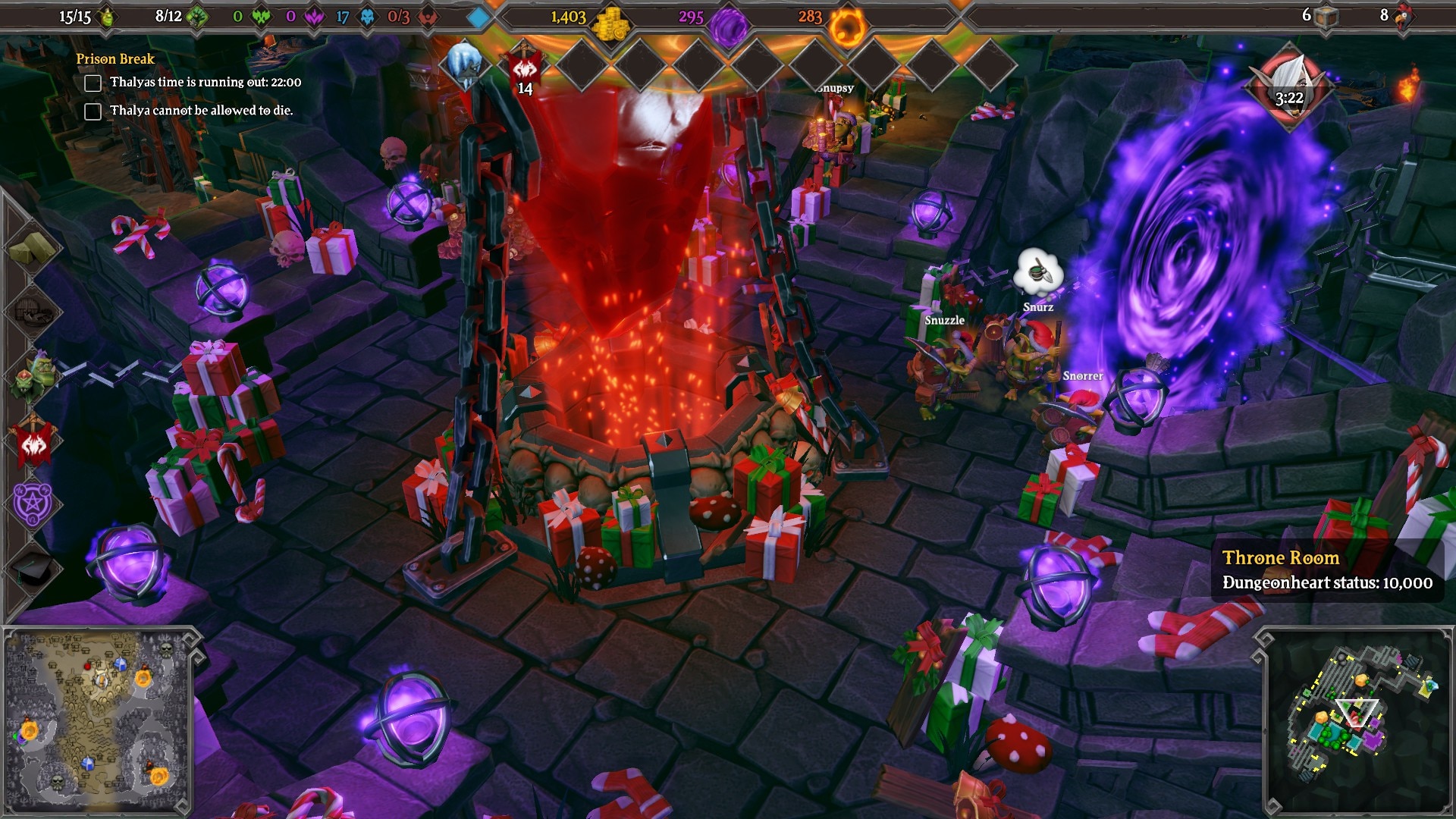Open the creatures menu with orc heads
Image resolution: width=1456 pixels, height=819 pixels.
33,376
